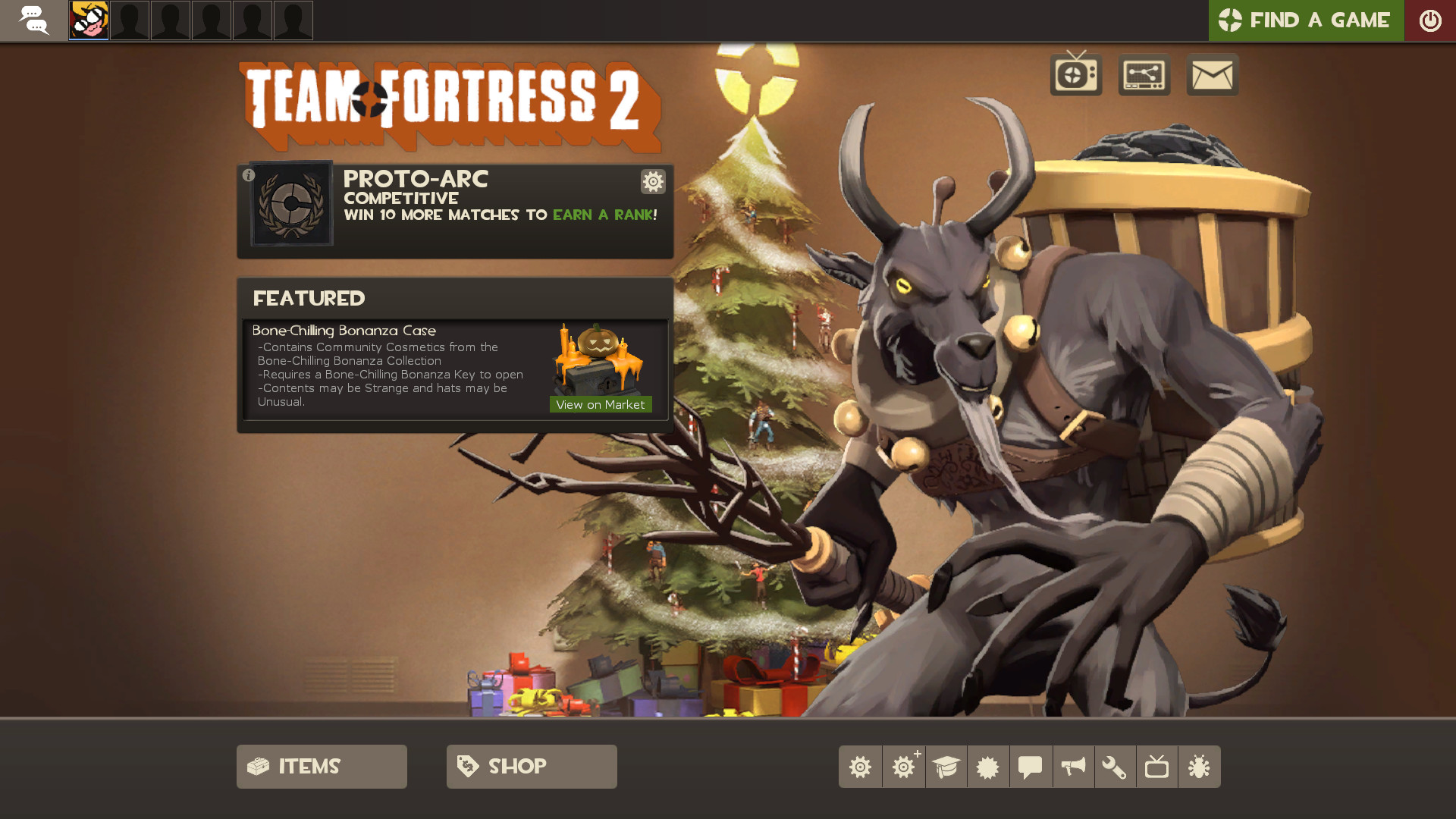Open the server stats oscilloscope icon

pyautogui.click(x=1143, y=74)
